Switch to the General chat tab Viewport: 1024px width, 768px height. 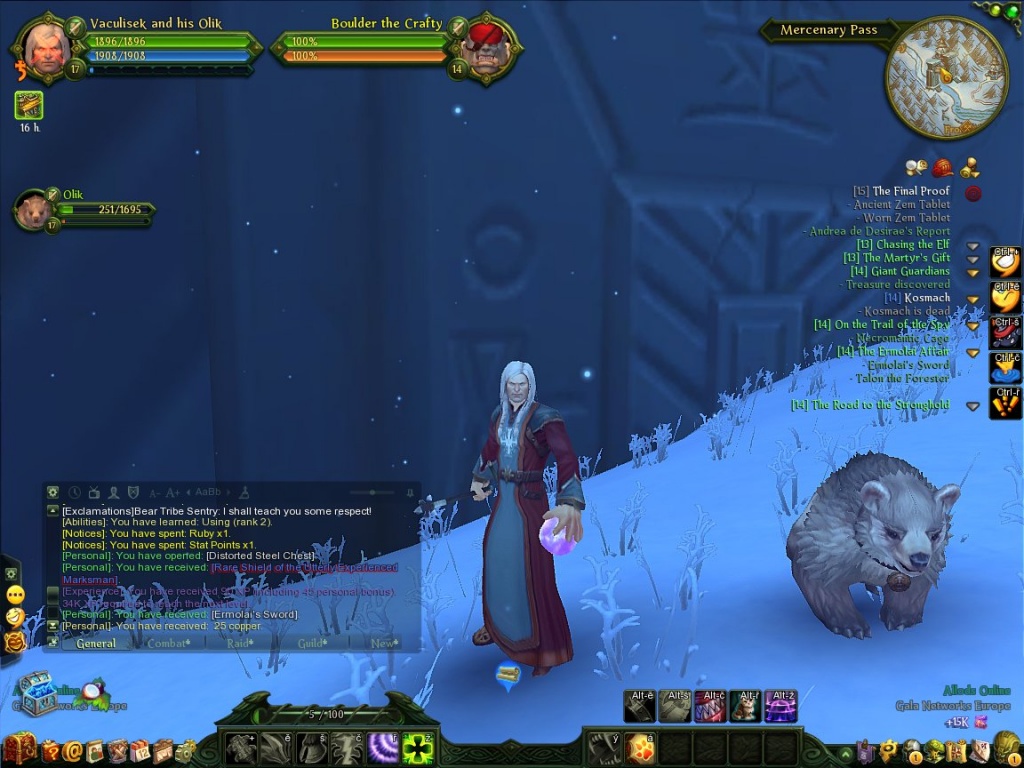tap(96, 643)
